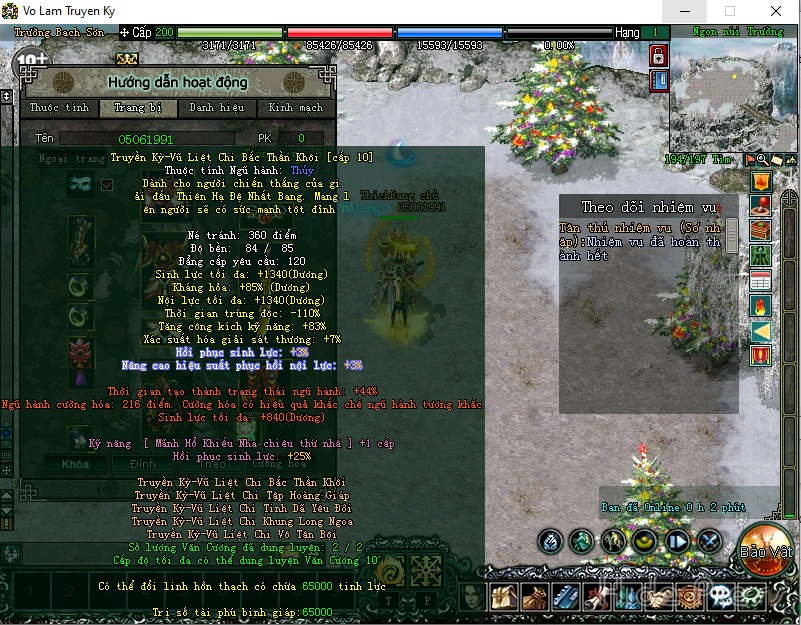Image resolution: width=801 pixels, height=625 pixels.
Task: Switch to the Thuộc tính tab
Action: tap(59, 108)
